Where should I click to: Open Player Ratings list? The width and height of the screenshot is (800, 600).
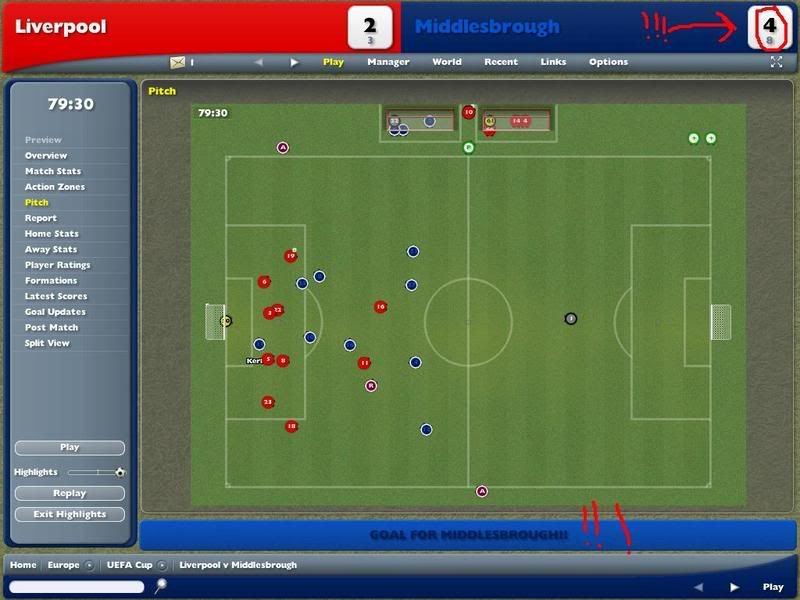(x=57, y=265)
